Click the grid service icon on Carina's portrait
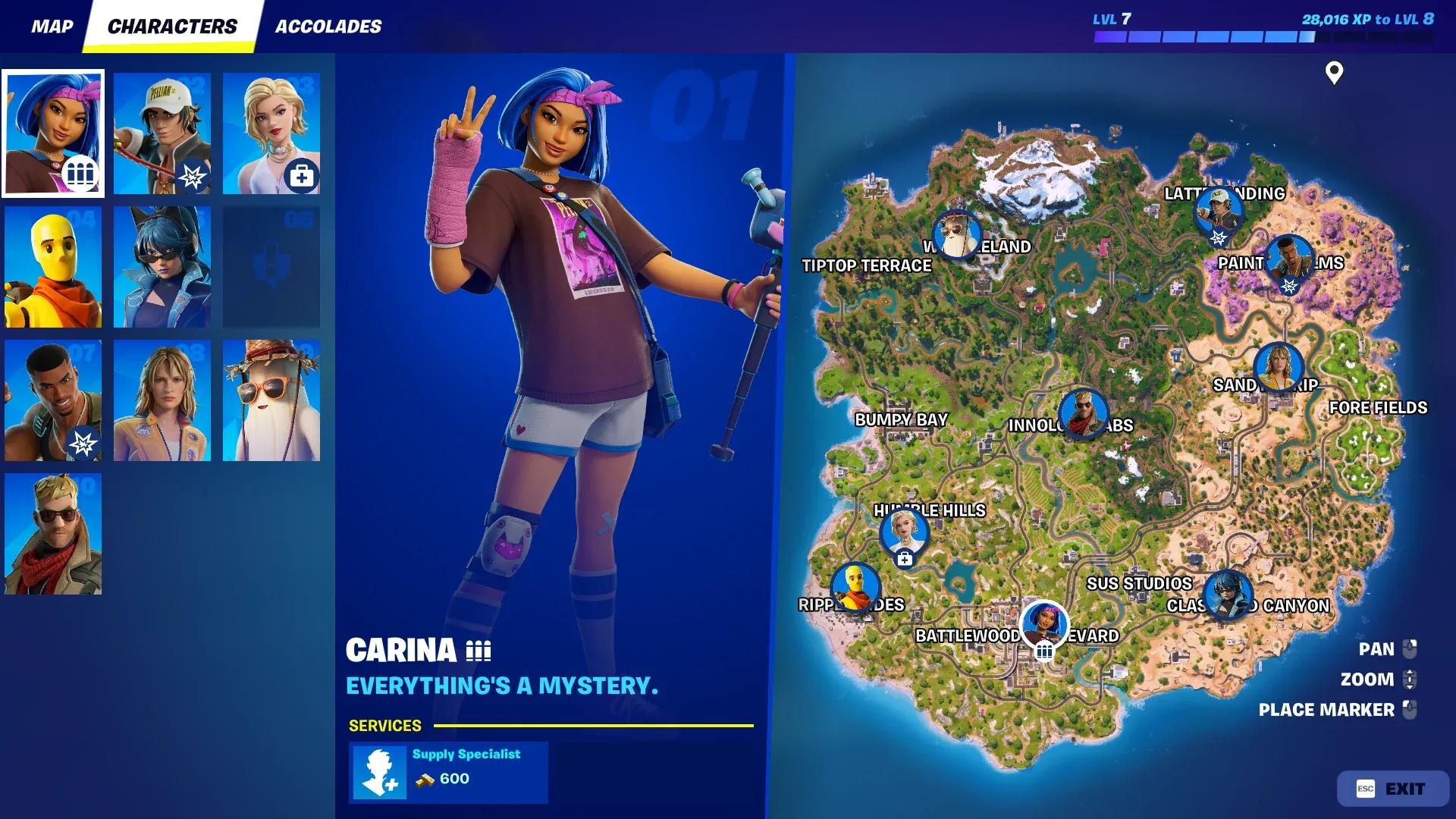Screen dimensions: 1456x819 [x=82, y=173]
